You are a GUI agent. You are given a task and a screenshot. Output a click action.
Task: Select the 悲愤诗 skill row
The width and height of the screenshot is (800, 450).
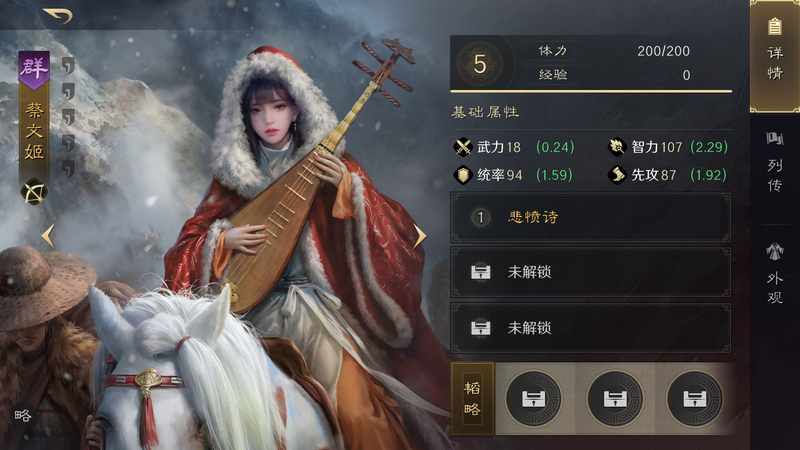click(x=590, y=217)
